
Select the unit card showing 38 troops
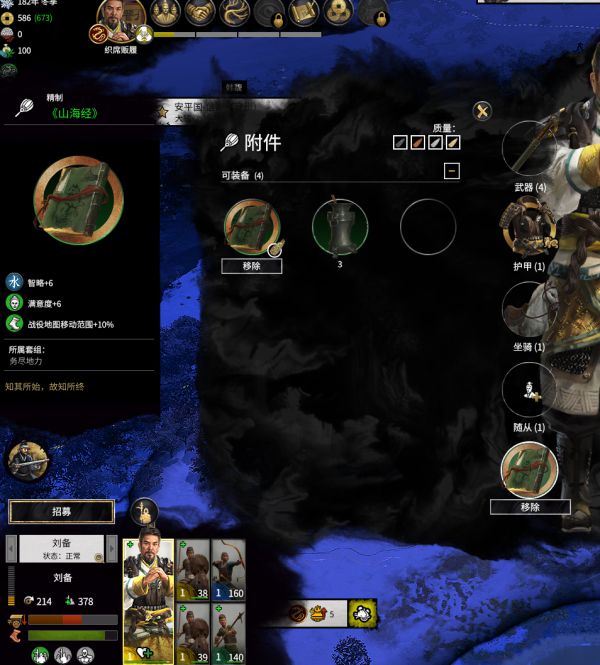[x=193, y=566]
